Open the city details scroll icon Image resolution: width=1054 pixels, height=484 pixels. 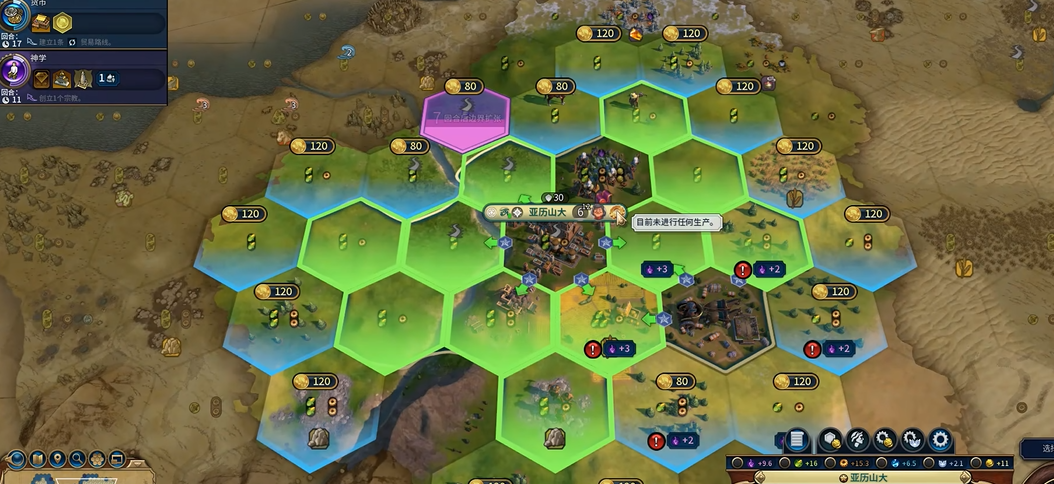coord(797,439)
